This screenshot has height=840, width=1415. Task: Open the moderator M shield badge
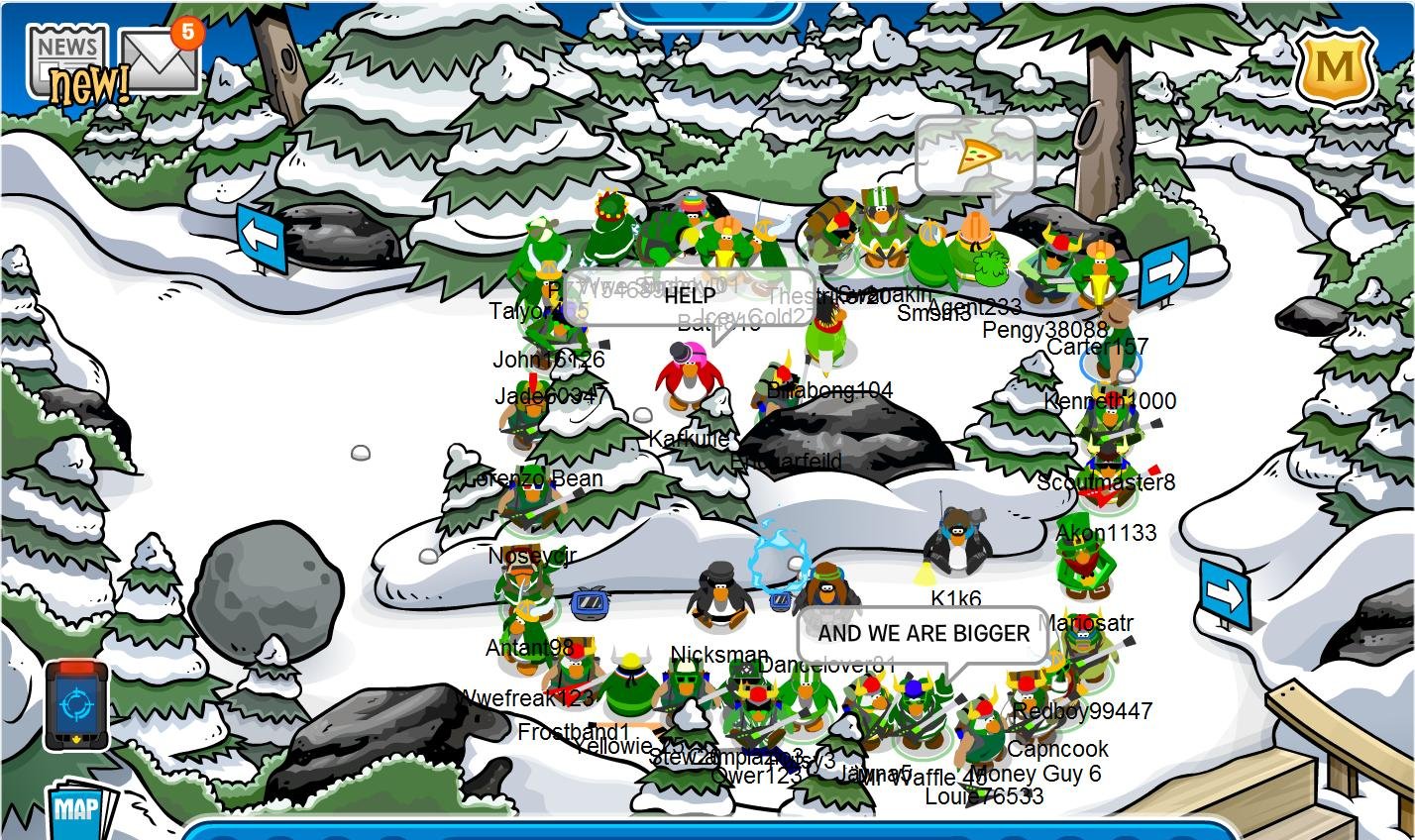pos(1335,67)
